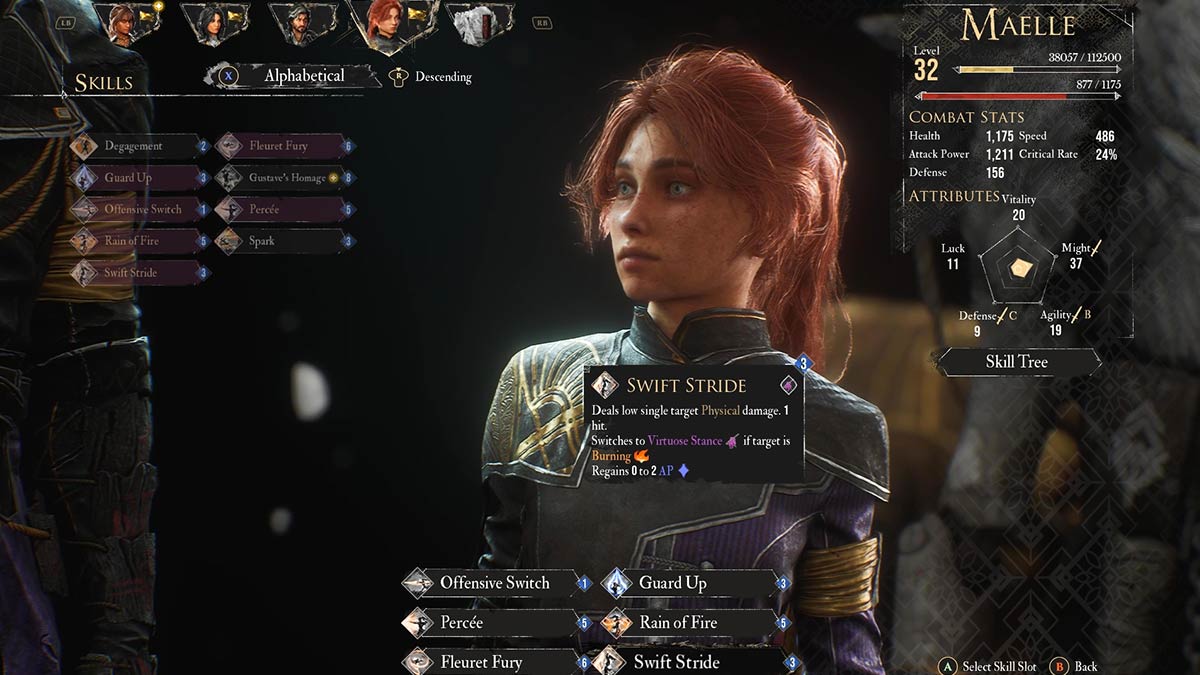Viewport: 1200px width, 675px height.
Task: Choose Rain of Fire in the Skills list
Action: (x=132, y=241)
